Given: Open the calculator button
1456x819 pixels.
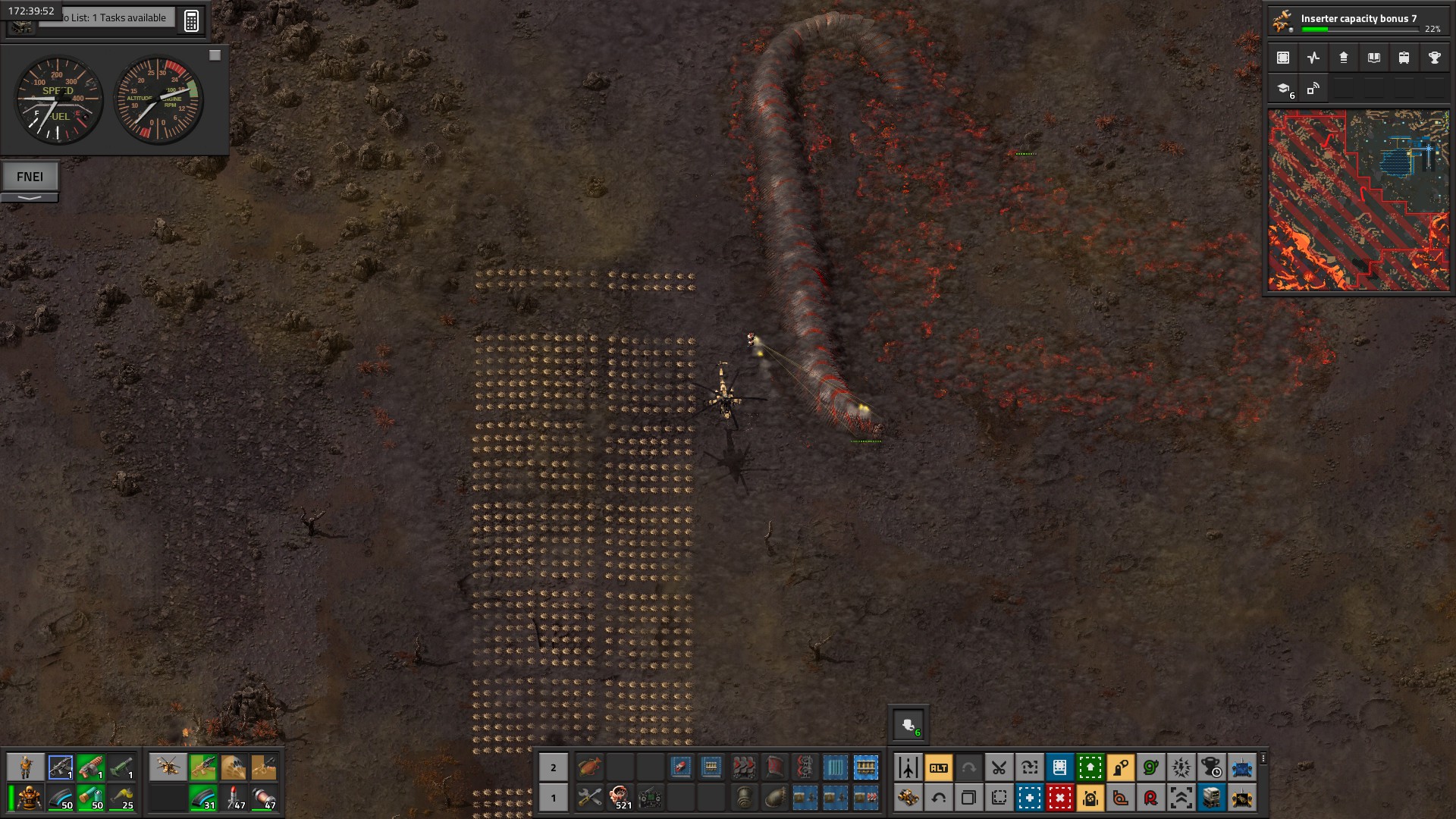Looking at the screenshot, I should [x=191, y=20].
